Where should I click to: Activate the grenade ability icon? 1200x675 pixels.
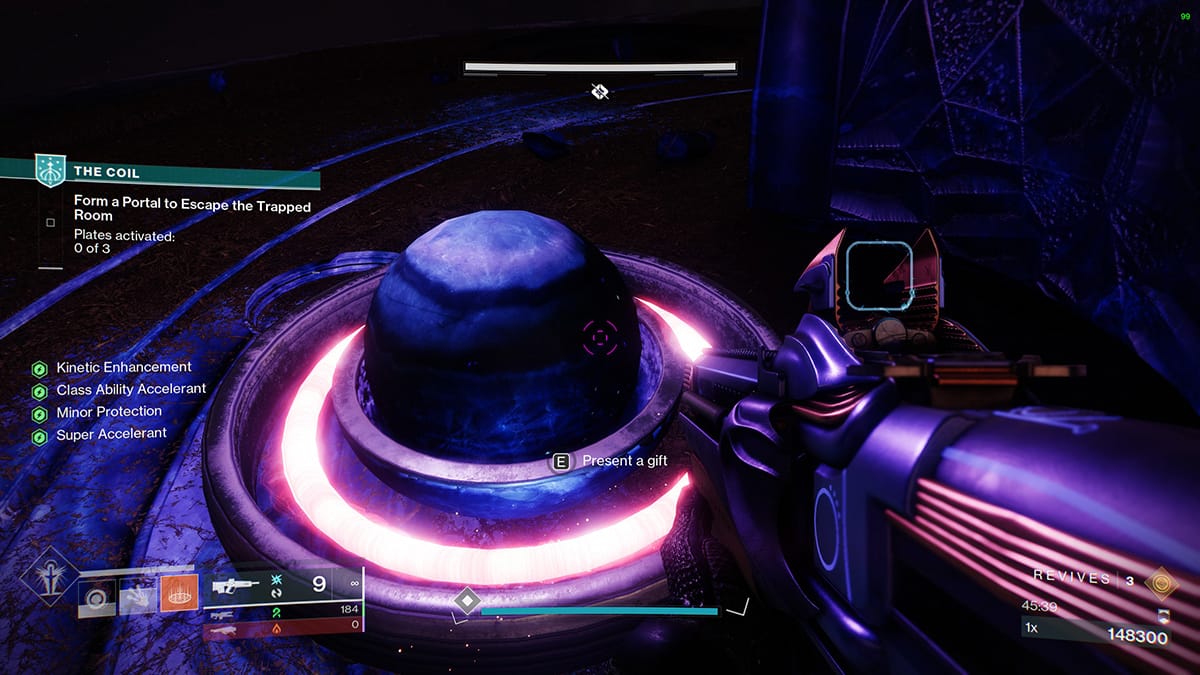[97, 598]
